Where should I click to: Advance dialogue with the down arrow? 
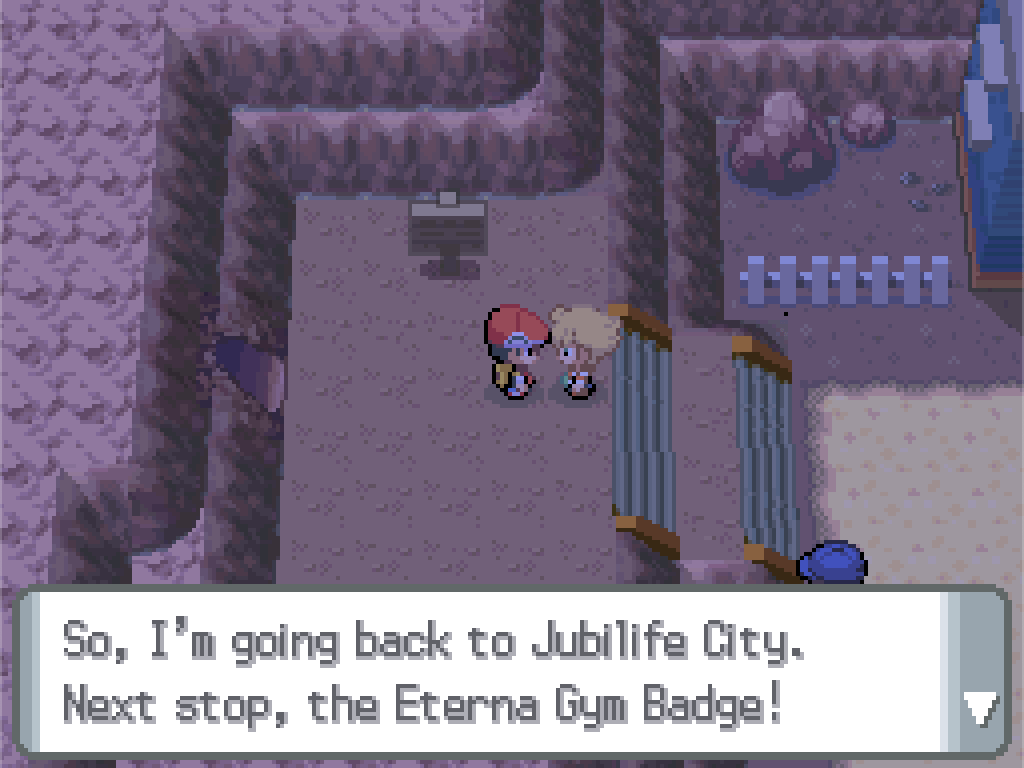978,708
